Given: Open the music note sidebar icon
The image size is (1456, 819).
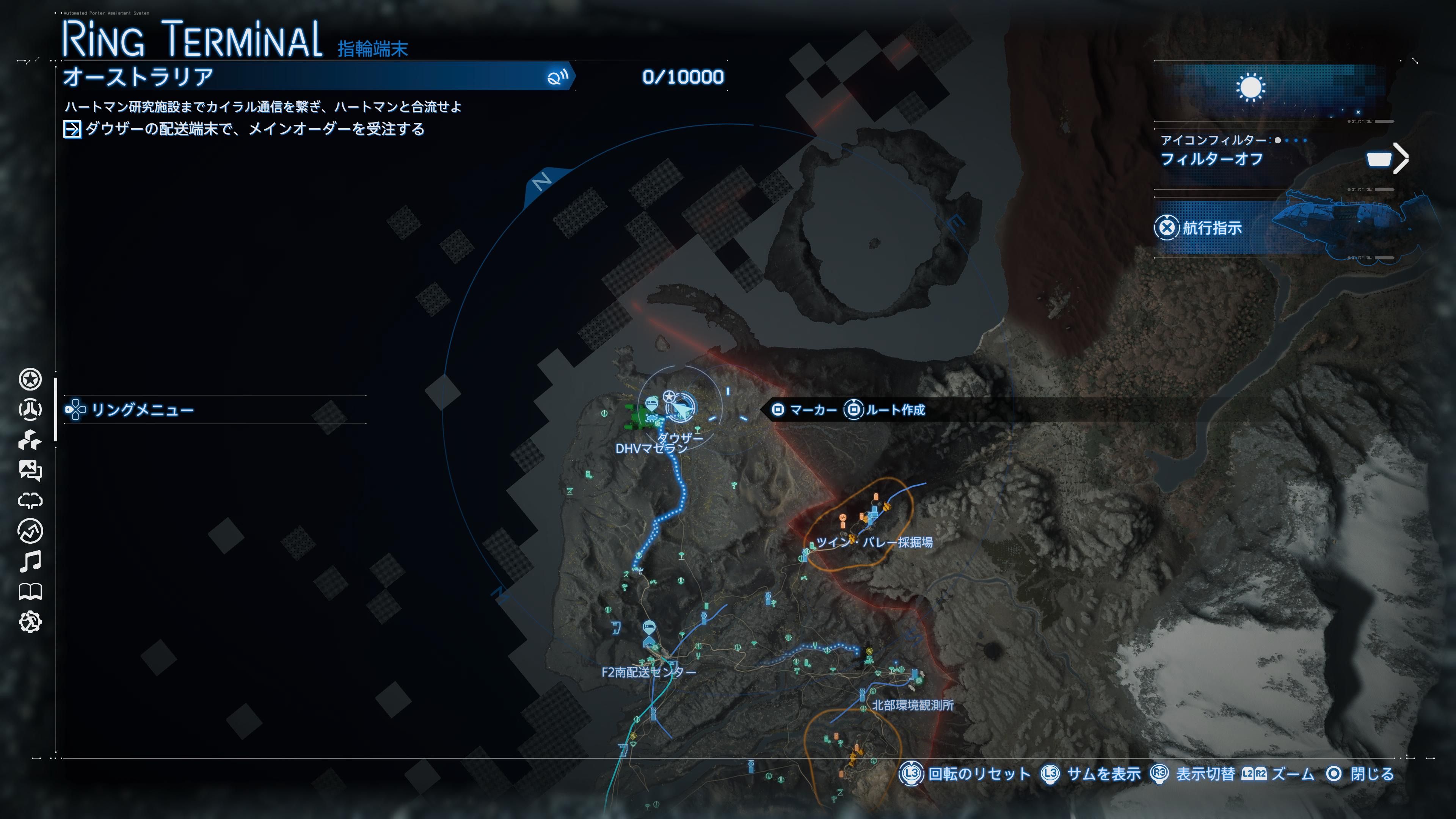Looking at the screenshot, I should pyautogui.click(x=30, y=561).
